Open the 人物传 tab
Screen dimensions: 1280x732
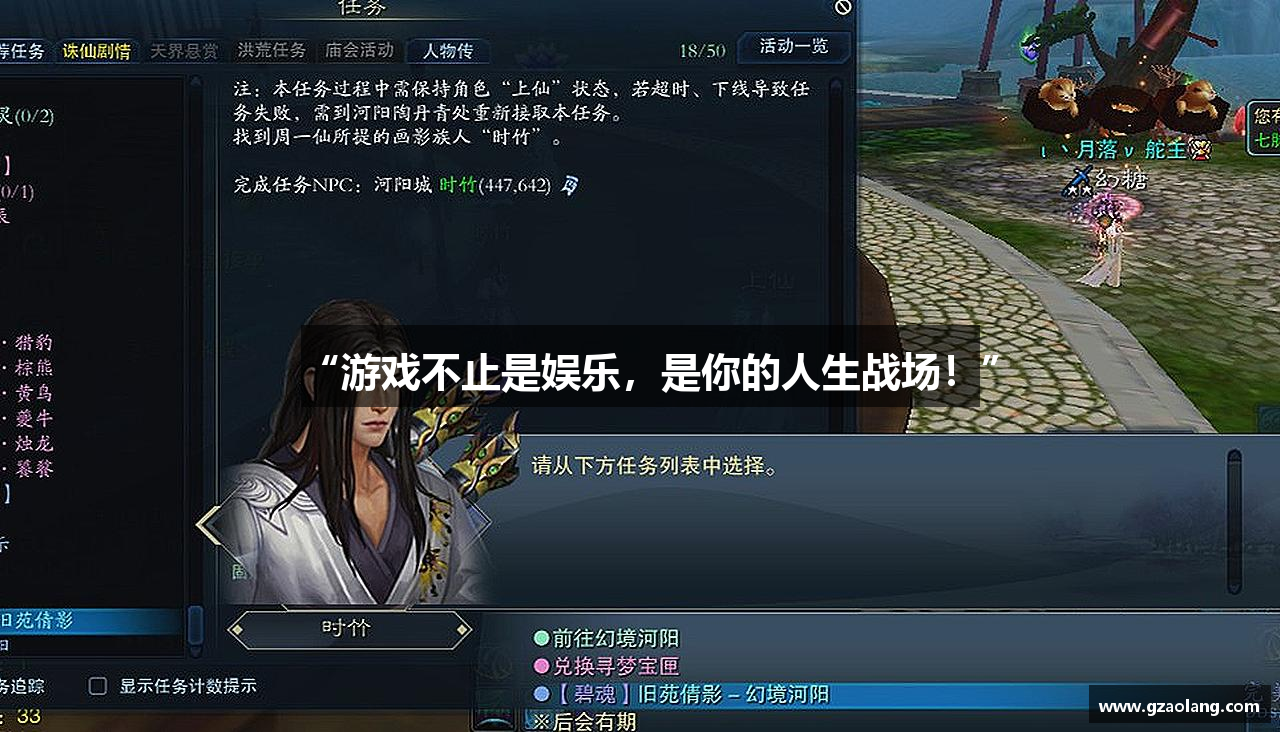(449, 50)
